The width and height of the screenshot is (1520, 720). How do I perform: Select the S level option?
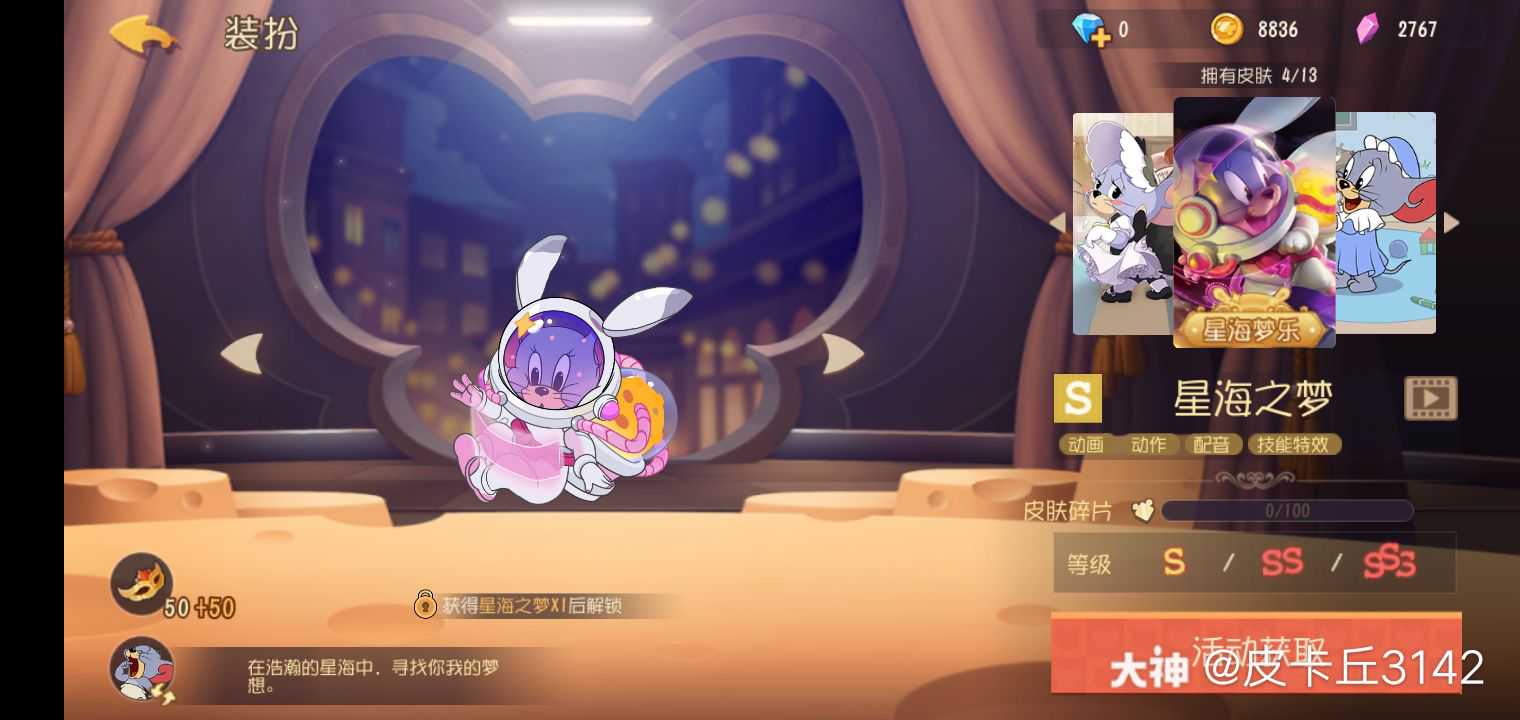pos(1176,563)
